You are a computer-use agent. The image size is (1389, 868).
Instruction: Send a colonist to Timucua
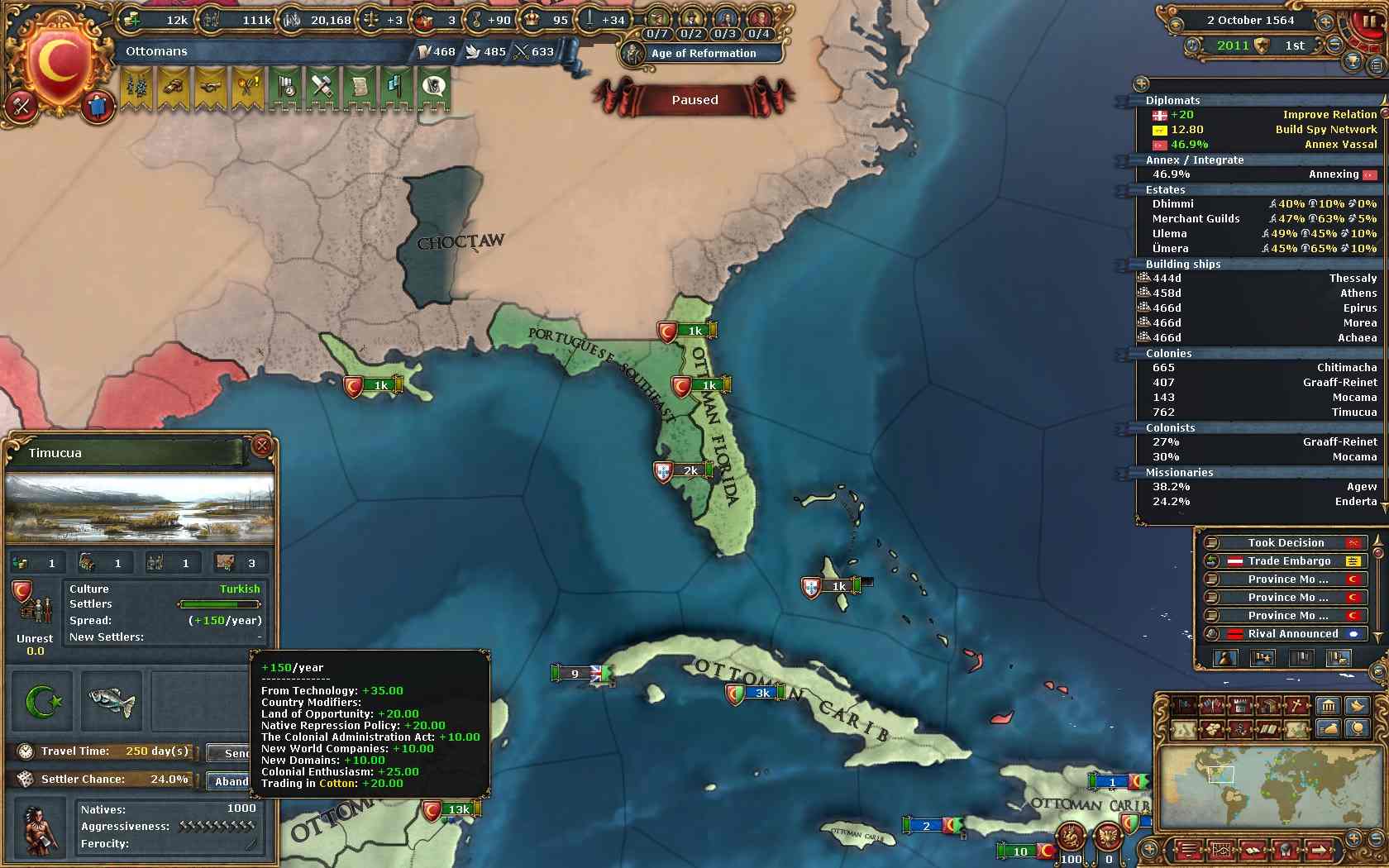coord(235,753)
